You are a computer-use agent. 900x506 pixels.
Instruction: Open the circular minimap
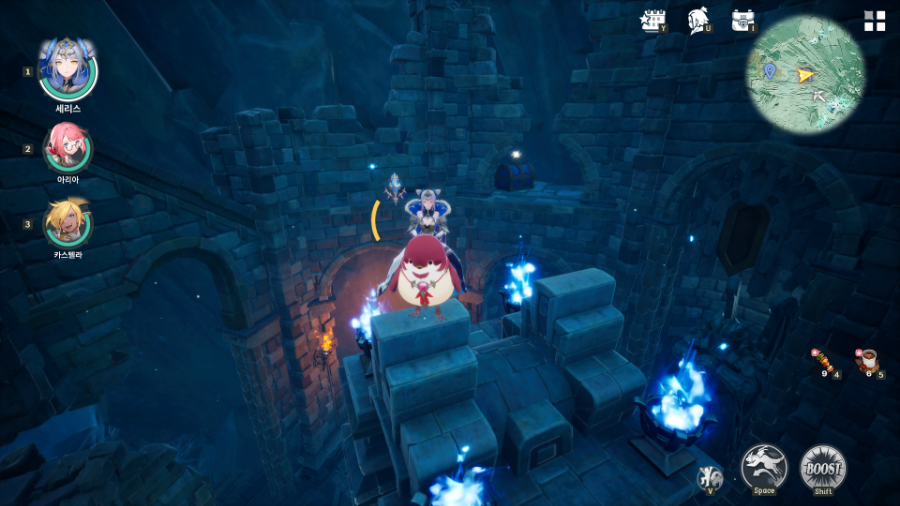pos(805,73)
